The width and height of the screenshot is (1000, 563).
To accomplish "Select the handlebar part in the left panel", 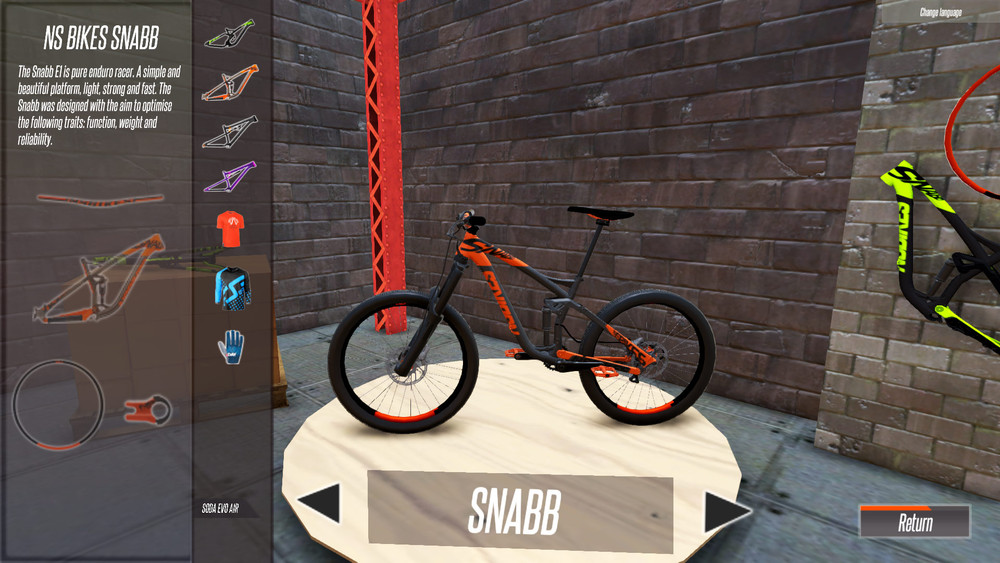I will coord(99,199).
